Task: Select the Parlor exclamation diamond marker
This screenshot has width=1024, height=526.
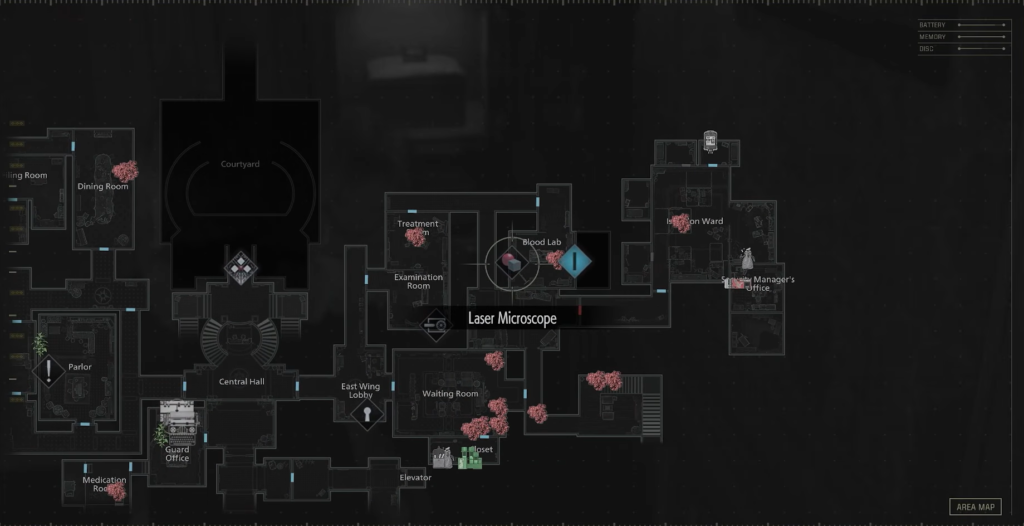Action: 49,372
